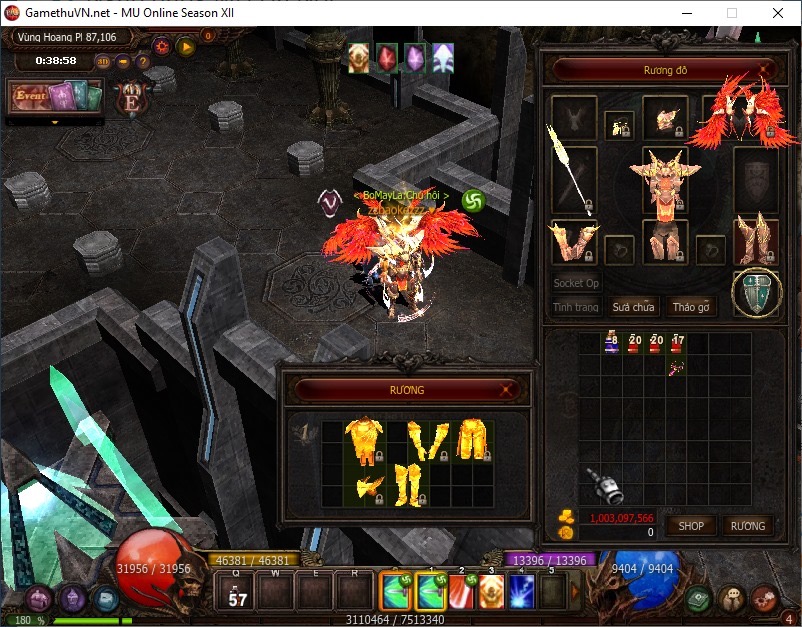This screenshot has width=802, height=627.
Task: Open the SHOP from the inventory
Action: pos(691,525)
